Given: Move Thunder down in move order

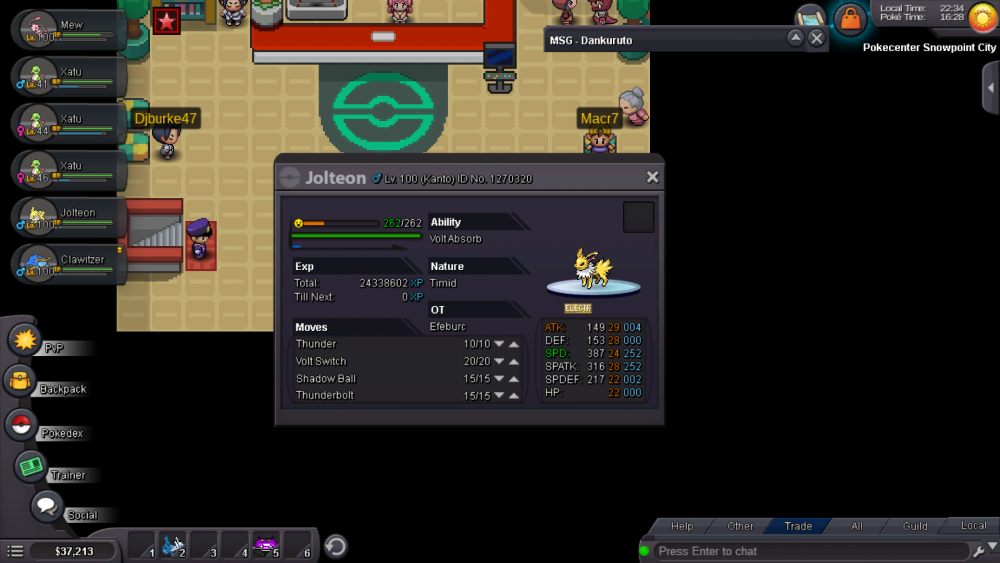Looking at the screenshot, I should coord(499,344).
